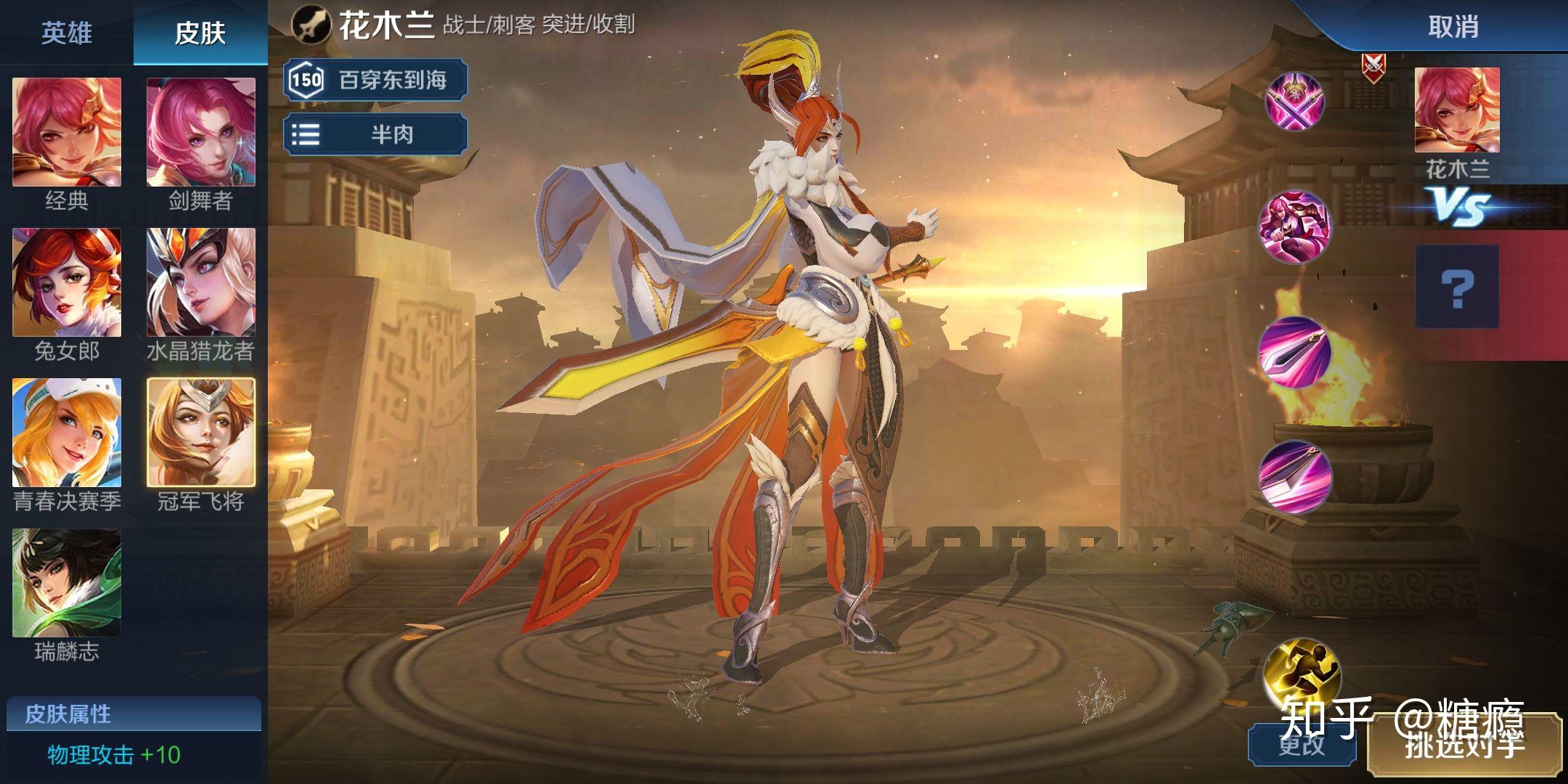Choose the unknown opponent question-mark slot
This screenshot has width=1568, height=784.
tap(1456, 287)
